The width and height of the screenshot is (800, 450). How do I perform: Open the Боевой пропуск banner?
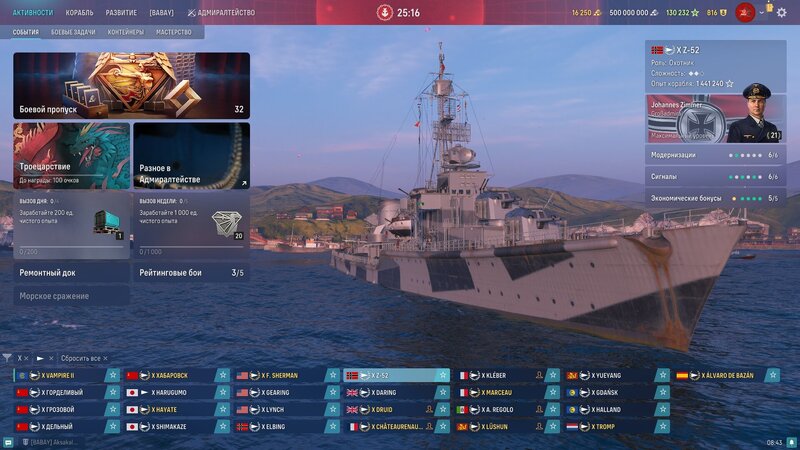coord(131,86)
